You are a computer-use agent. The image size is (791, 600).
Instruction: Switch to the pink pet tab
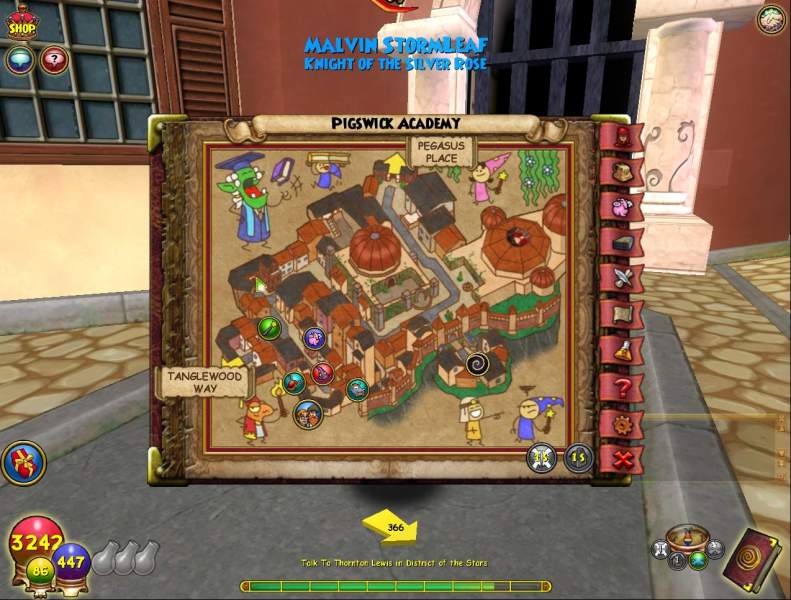[621, 207]
